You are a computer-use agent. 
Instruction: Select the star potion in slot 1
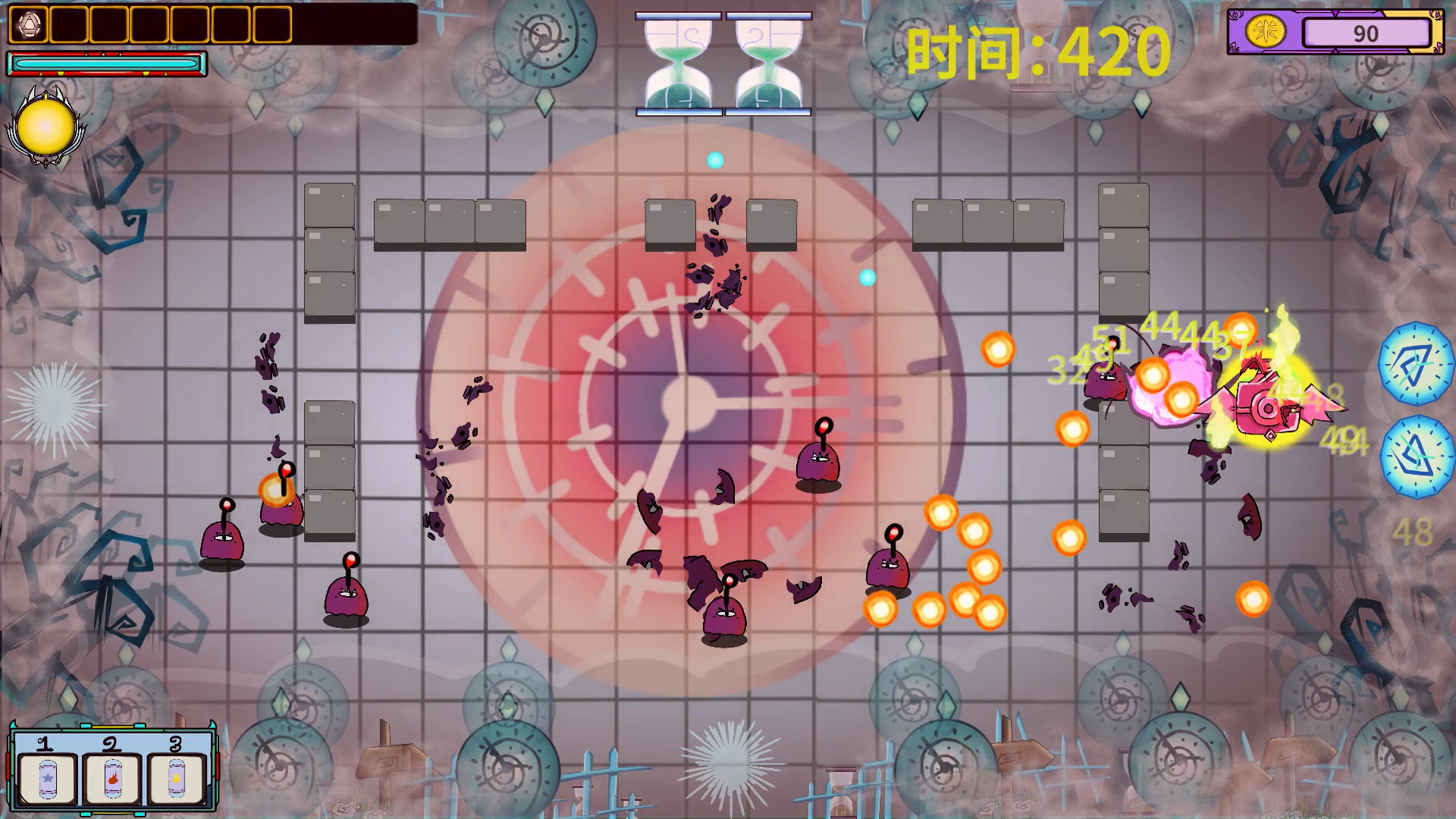[x=47, y=779]
